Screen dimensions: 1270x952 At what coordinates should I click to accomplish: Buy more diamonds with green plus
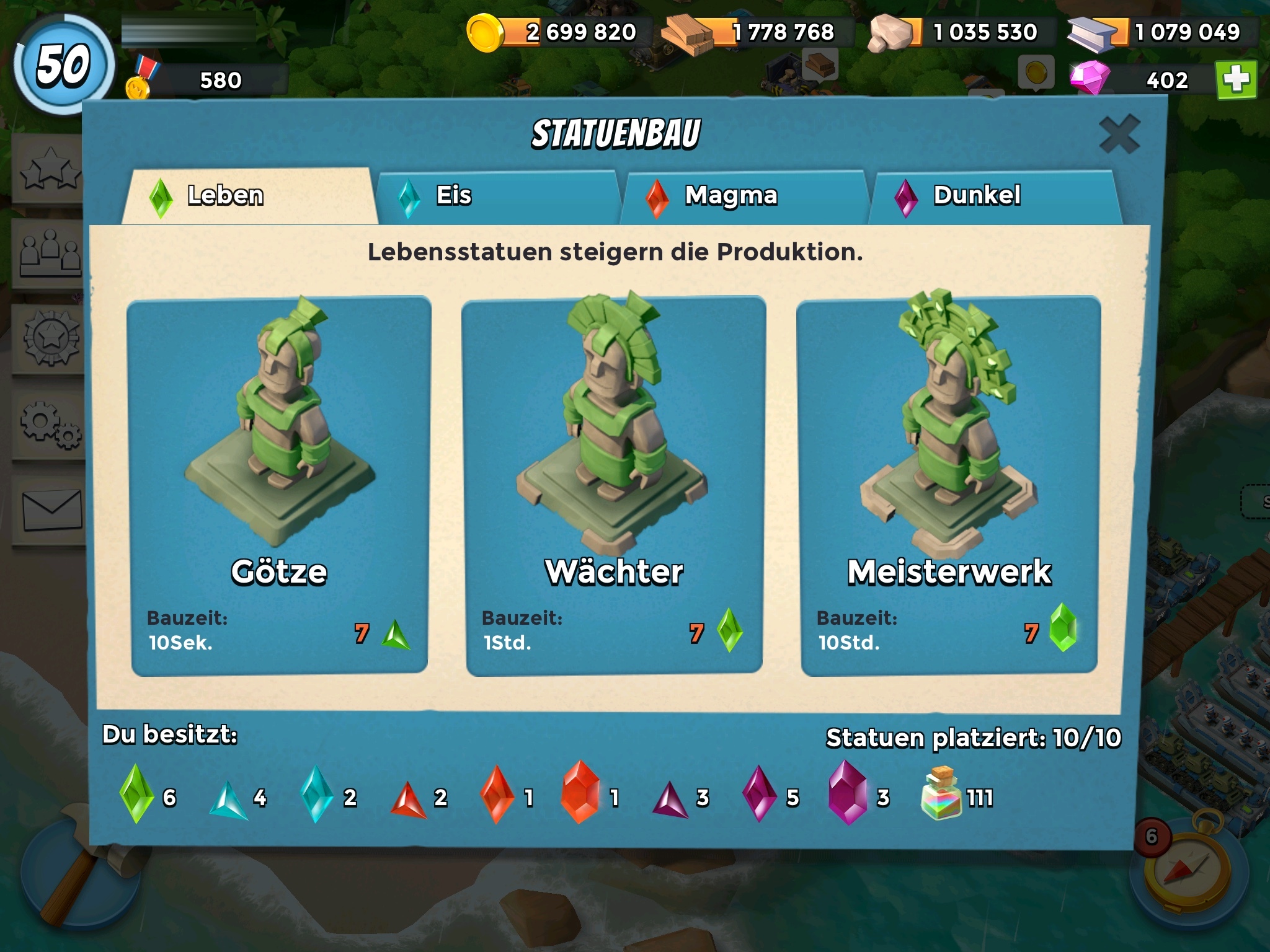pos(1236,79)
